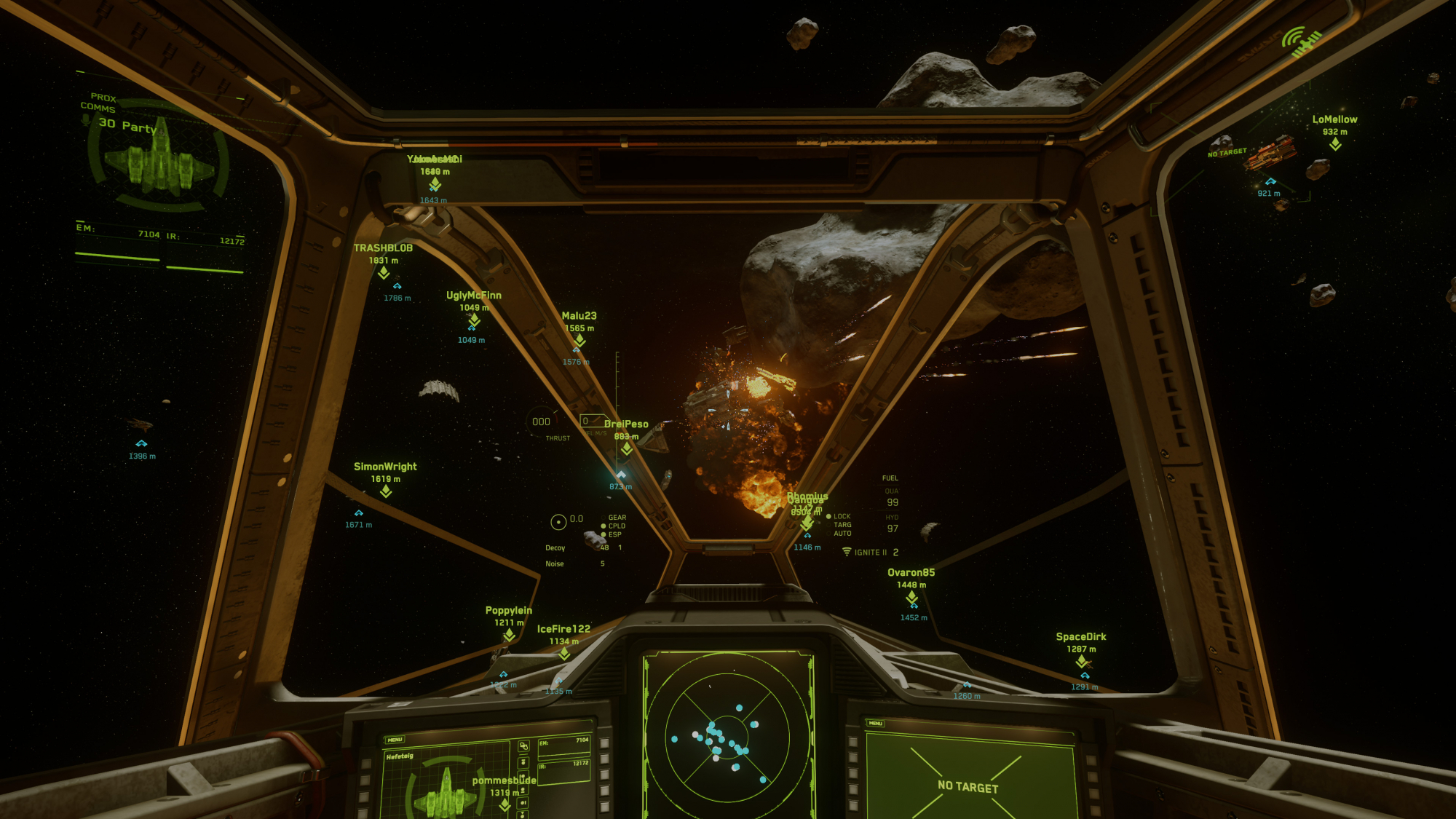Screen dimensions: 1456x819
Task: Select the UglyMcFinn player marker
Action: tap(474, 320)
